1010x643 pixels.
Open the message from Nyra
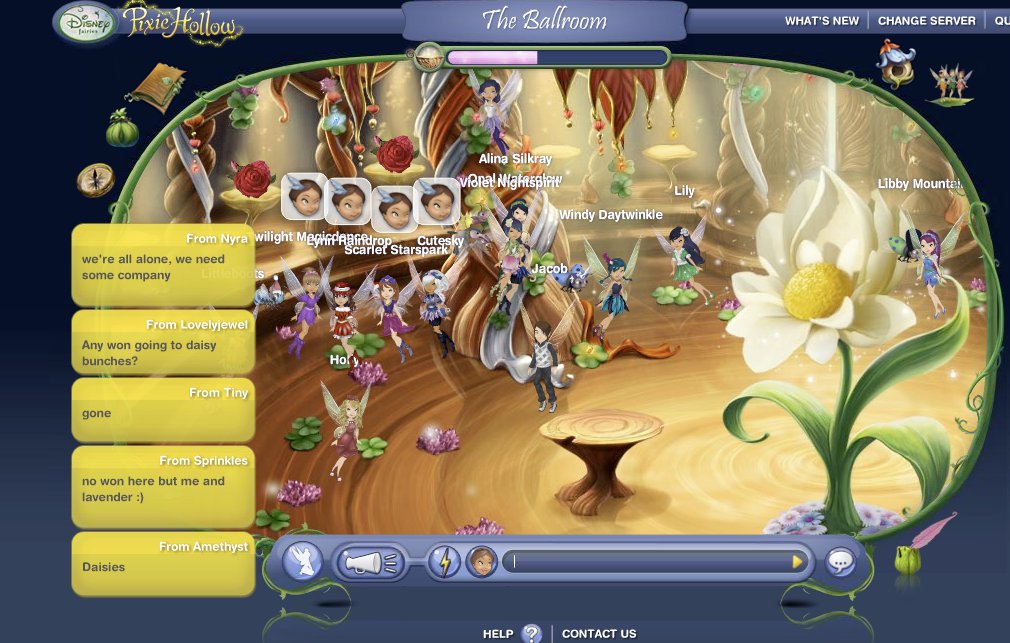(163, 265)
